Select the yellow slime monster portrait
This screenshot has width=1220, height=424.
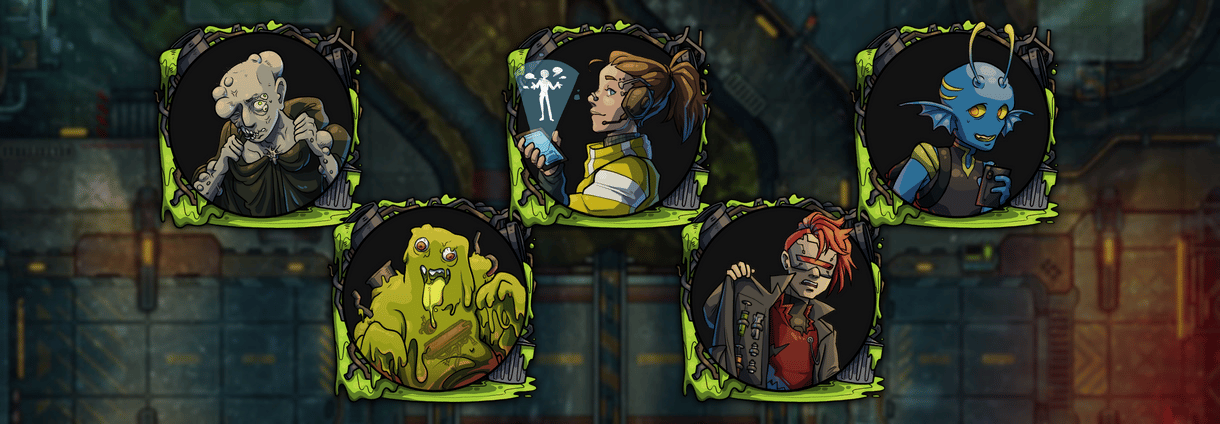(x=434, y=298)
